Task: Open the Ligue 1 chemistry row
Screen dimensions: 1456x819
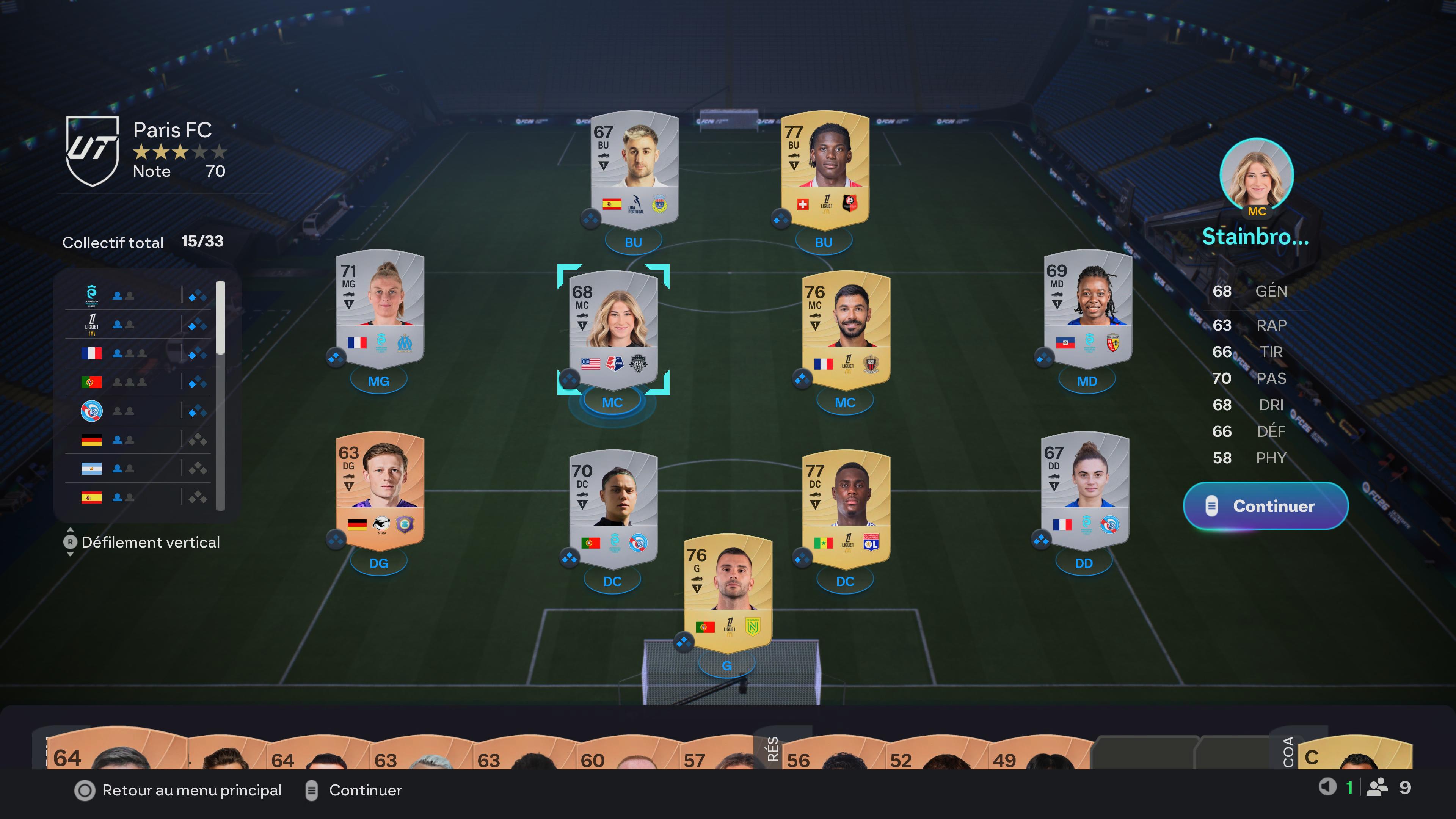Action: (138, 325)
